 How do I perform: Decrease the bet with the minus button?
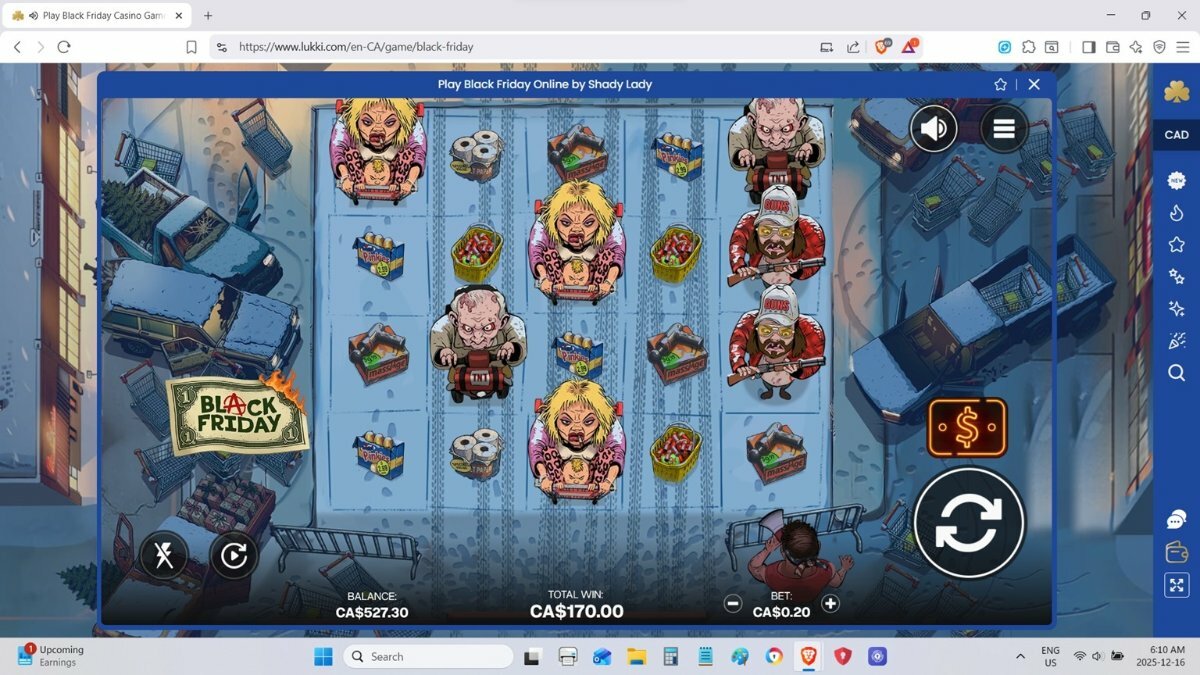733,603
